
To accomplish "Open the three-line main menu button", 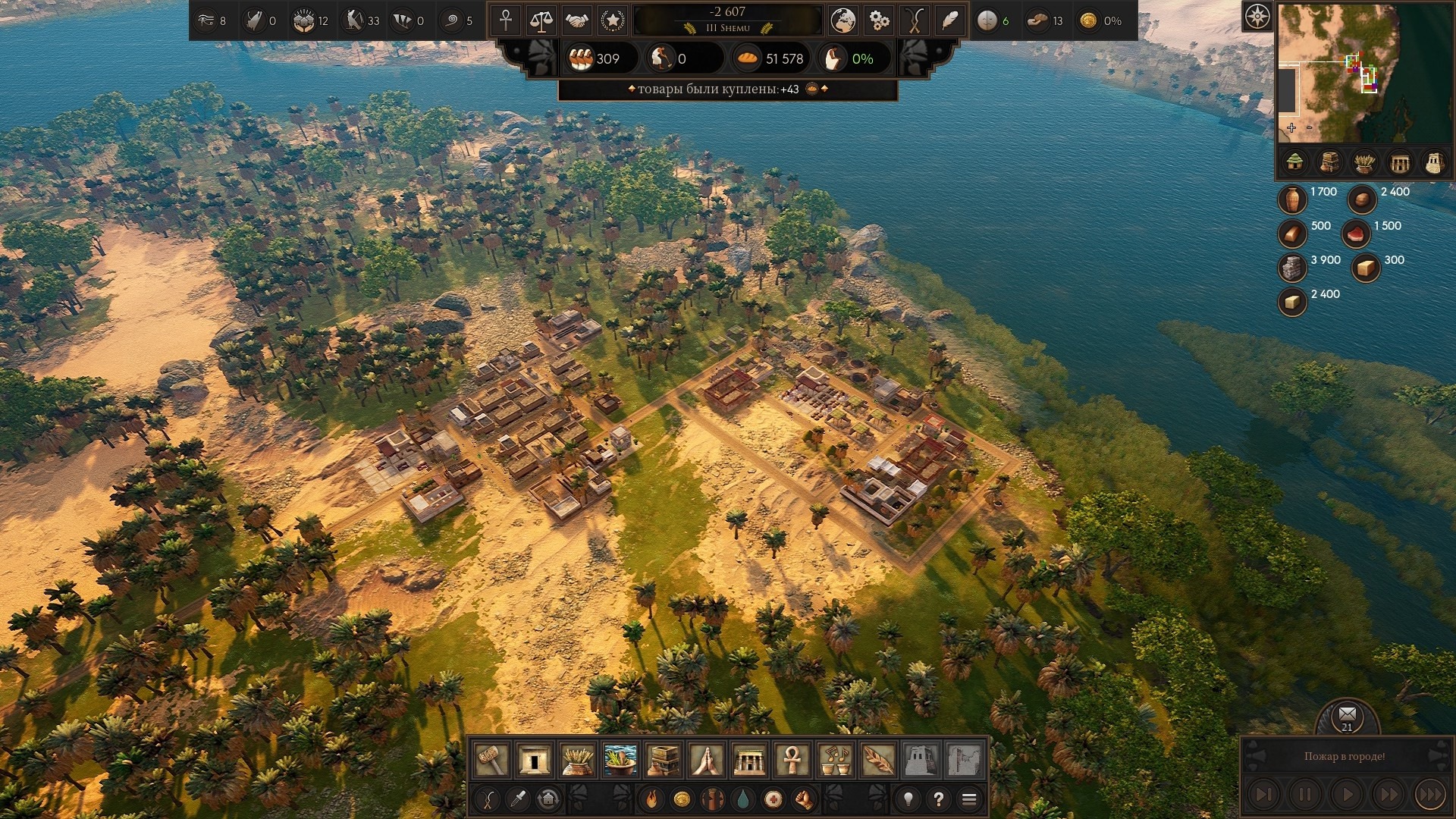I will pyautogui.click(x=969, y=799).
